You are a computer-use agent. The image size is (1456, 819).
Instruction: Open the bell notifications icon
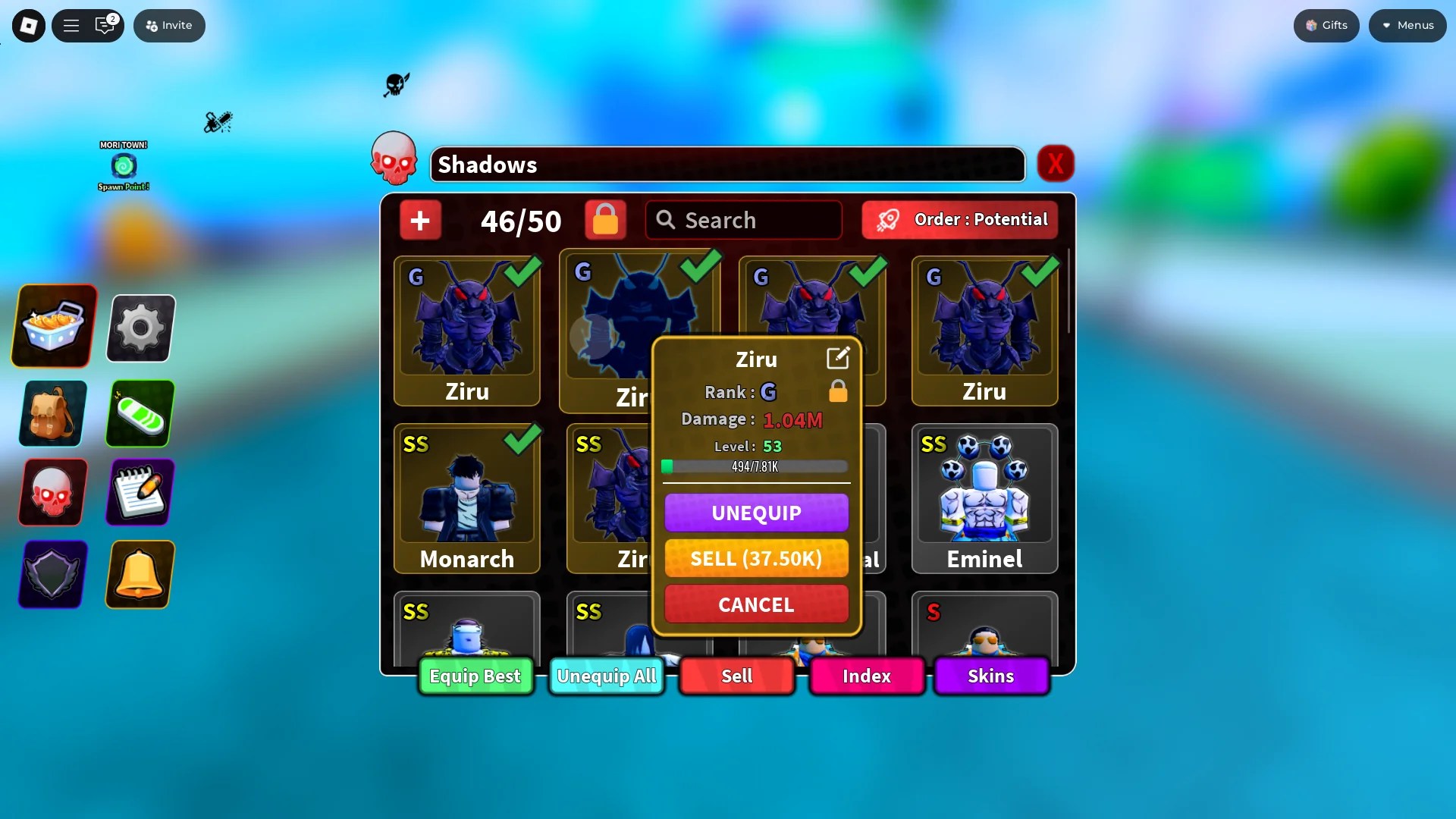coord(140,575)
